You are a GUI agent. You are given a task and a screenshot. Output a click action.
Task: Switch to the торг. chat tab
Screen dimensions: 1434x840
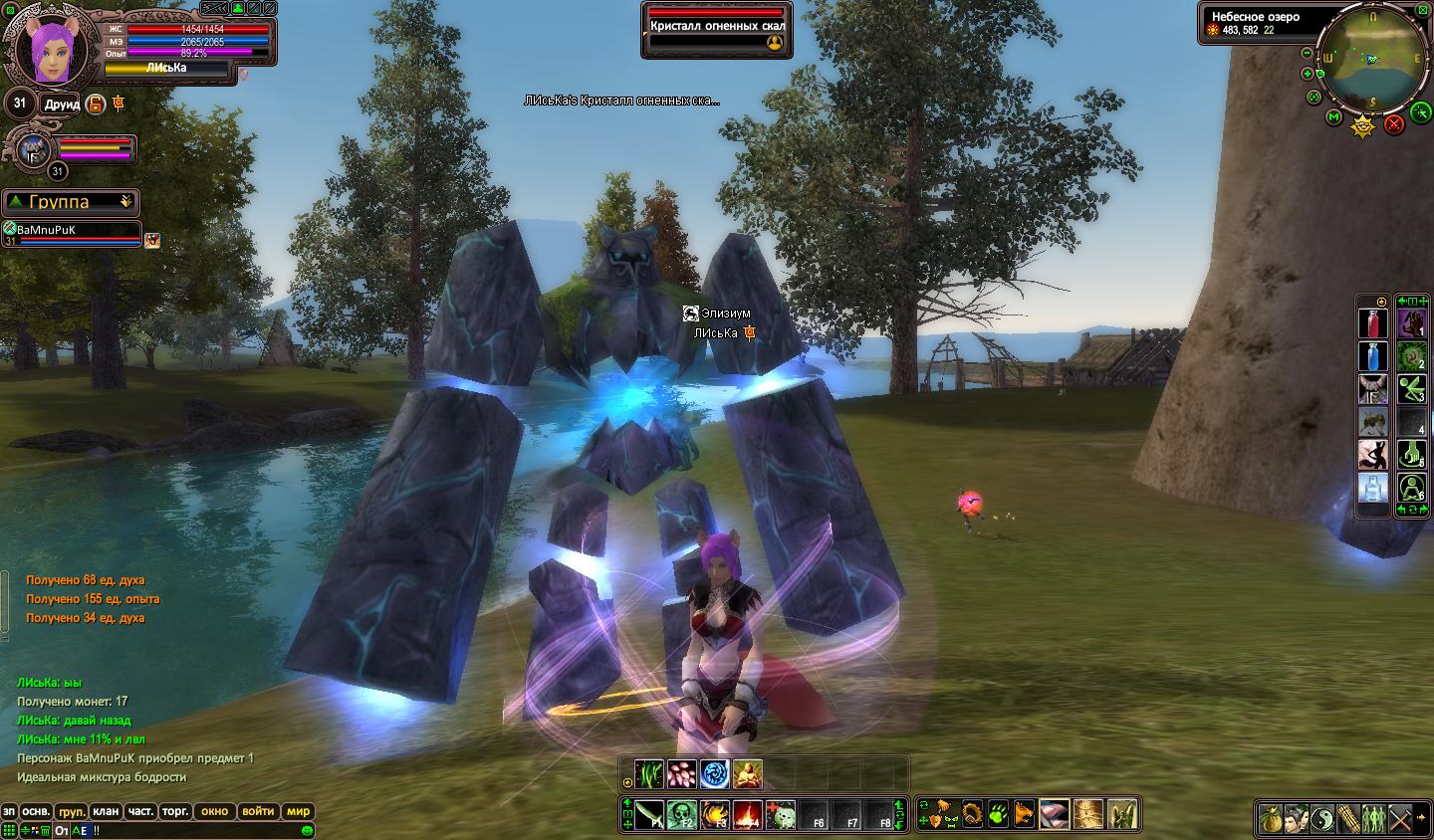point(175,811)
